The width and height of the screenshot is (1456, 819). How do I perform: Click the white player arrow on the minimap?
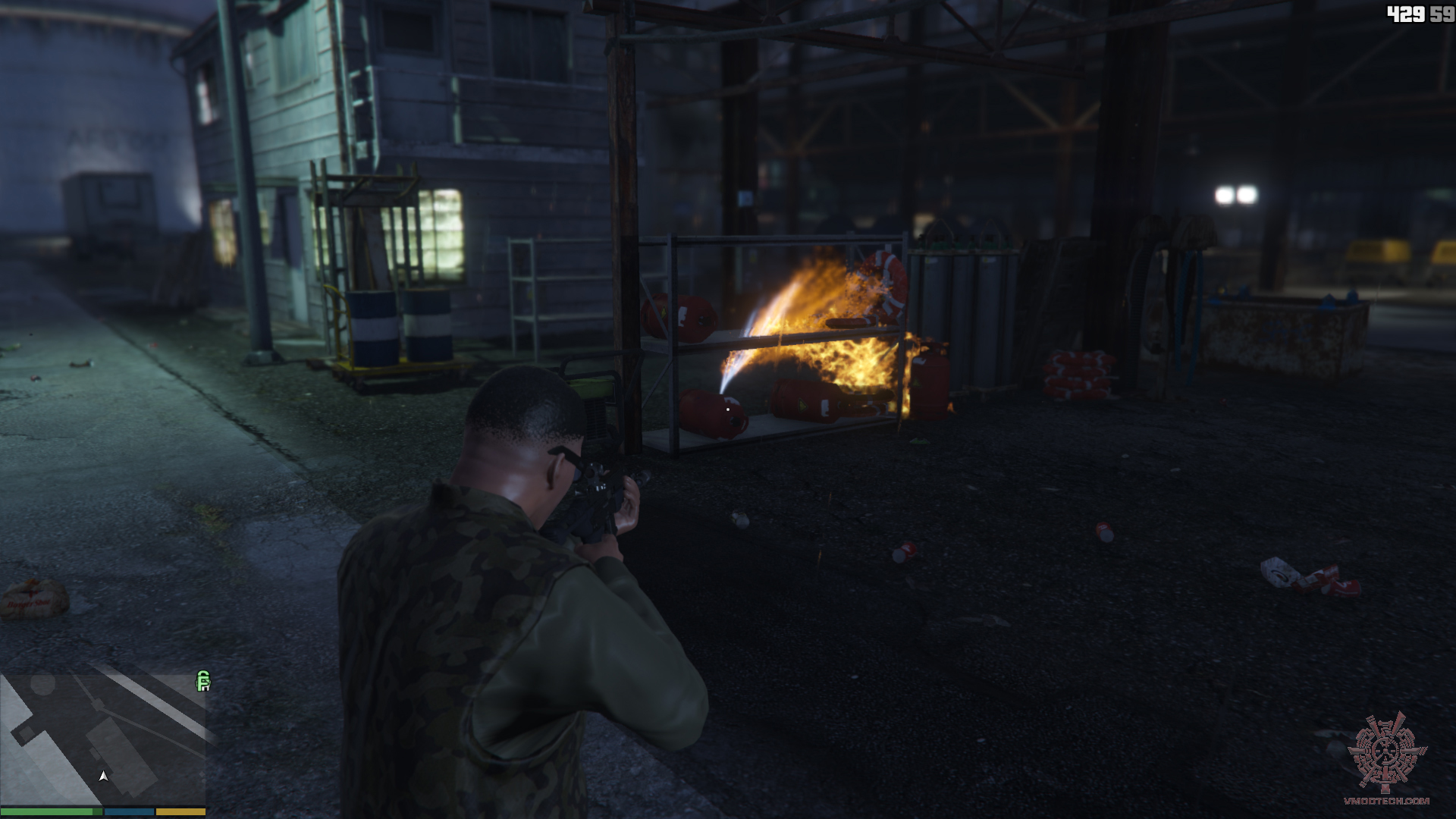[104, 777]
